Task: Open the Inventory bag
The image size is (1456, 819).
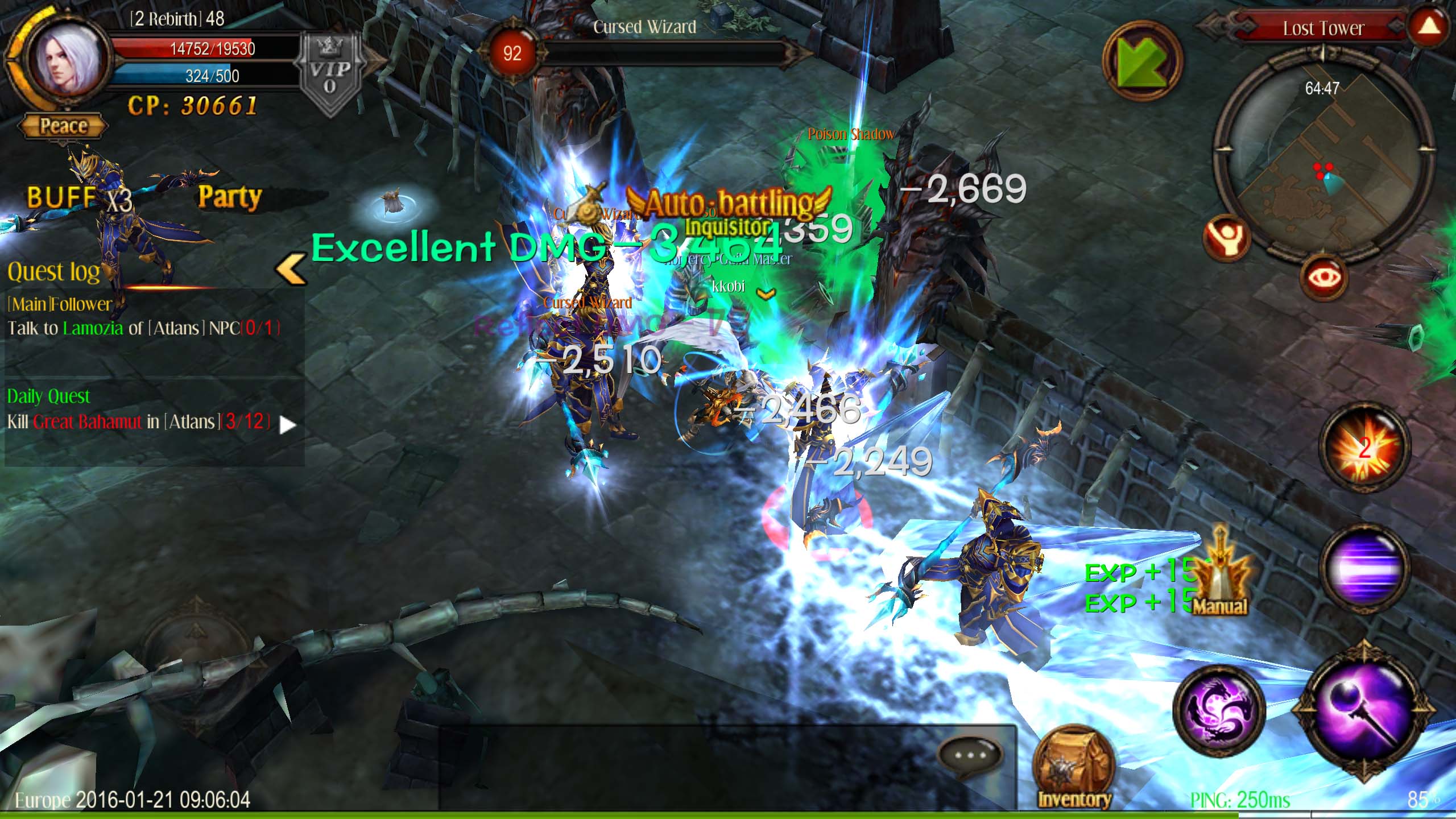Action: (x=1074, y=768)
